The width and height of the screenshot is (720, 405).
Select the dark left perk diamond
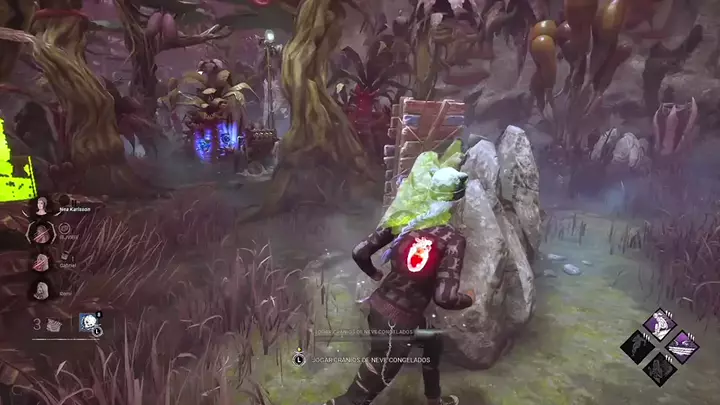(636, 346)
